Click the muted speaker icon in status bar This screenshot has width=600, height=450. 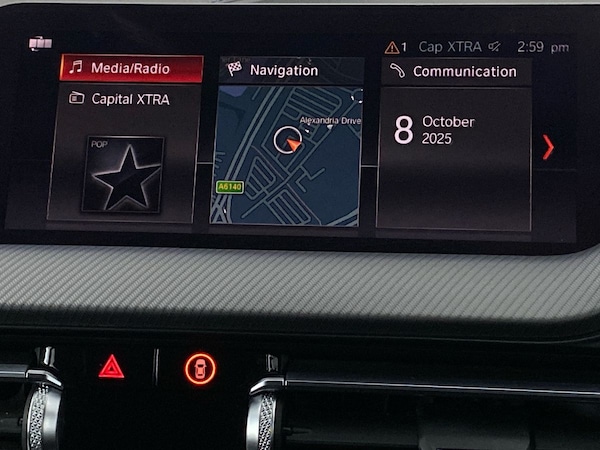pos(494,47)
